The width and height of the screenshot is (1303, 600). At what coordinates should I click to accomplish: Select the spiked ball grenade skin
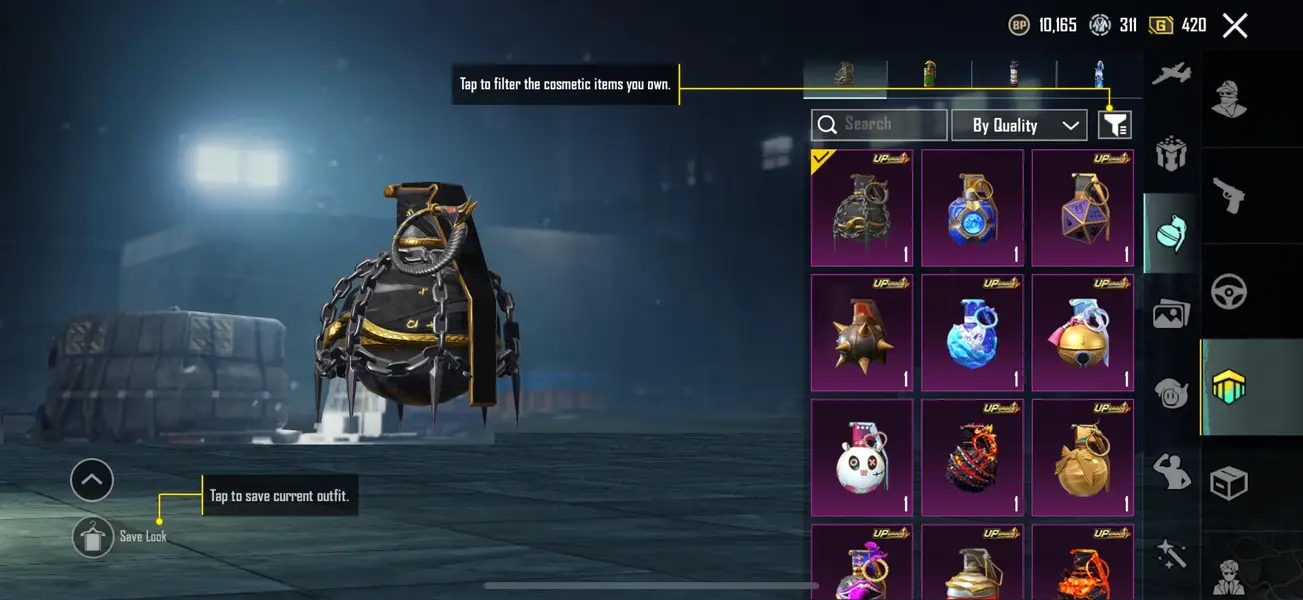click(861, 333)
